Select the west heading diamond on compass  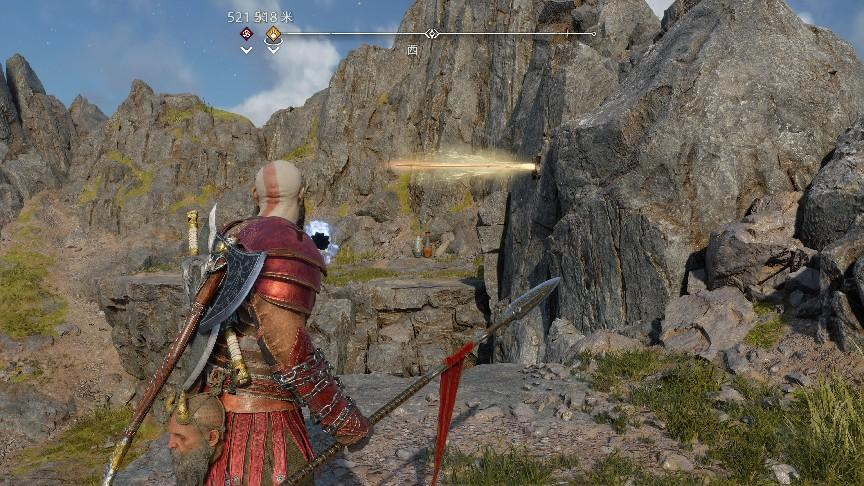tap(431, 34)
